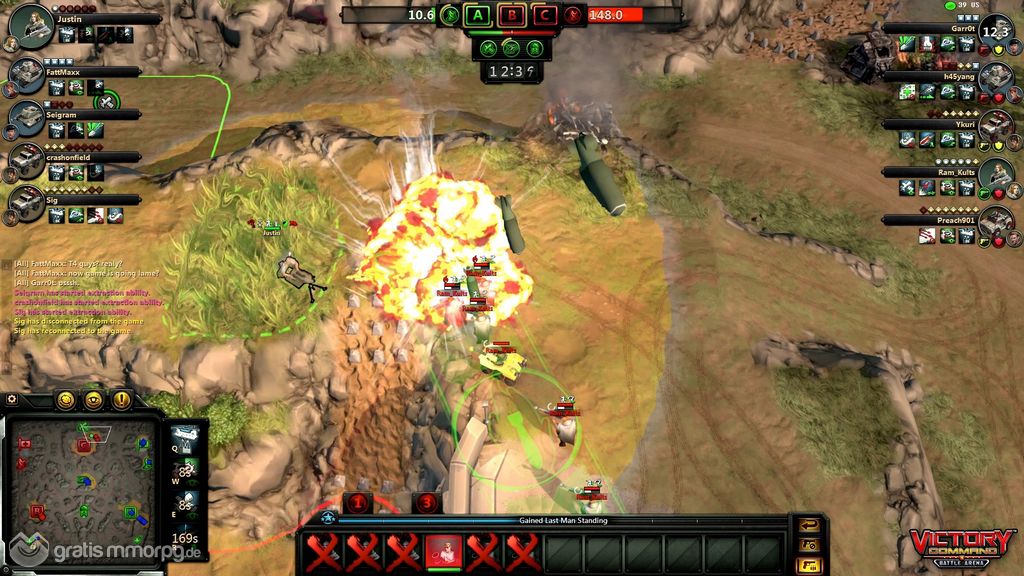The image size is (1024, 576).
Task: Select Justin's player portrait
Action: coord(32,23)
